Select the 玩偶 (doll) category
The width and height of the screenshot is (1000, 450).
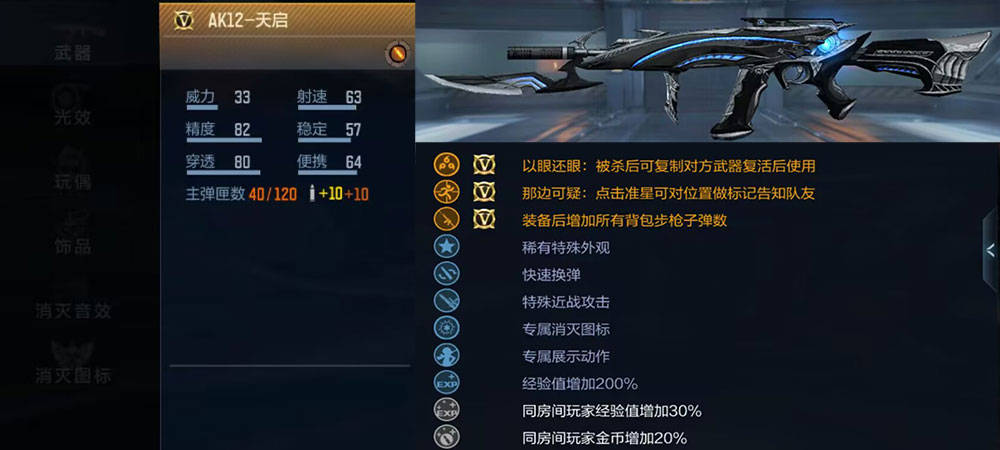pos(72,181)
